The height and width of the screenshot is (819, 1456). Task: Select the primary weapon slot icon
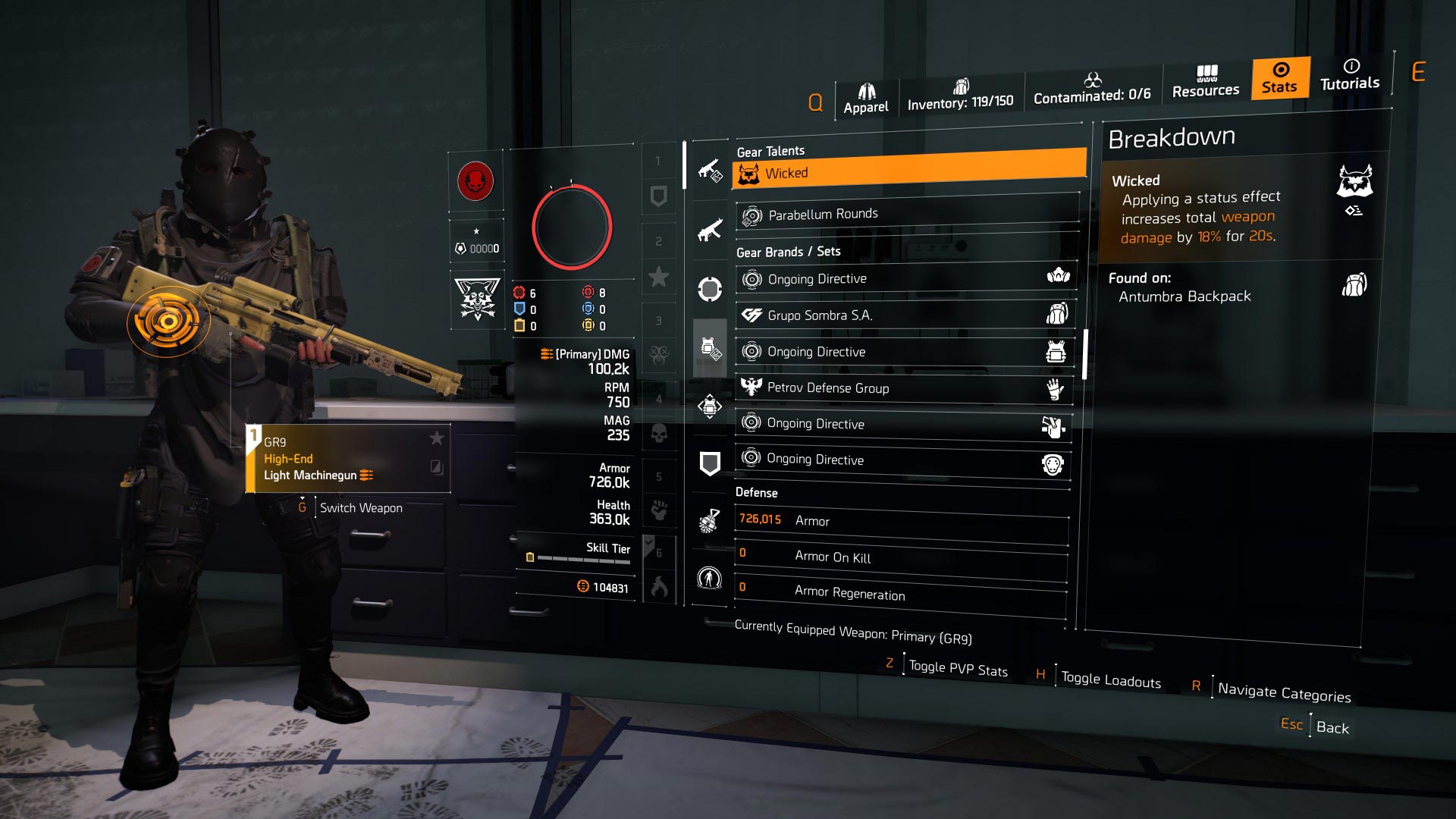tap(709, 168)
